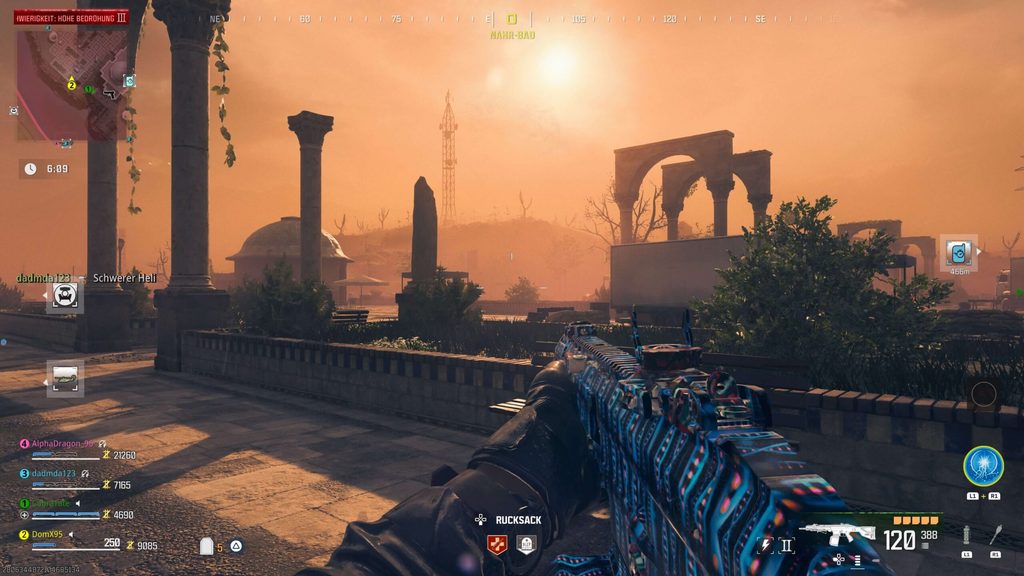Open the minimap in the corner
1024x576 pixels.
tap(70, 83)
